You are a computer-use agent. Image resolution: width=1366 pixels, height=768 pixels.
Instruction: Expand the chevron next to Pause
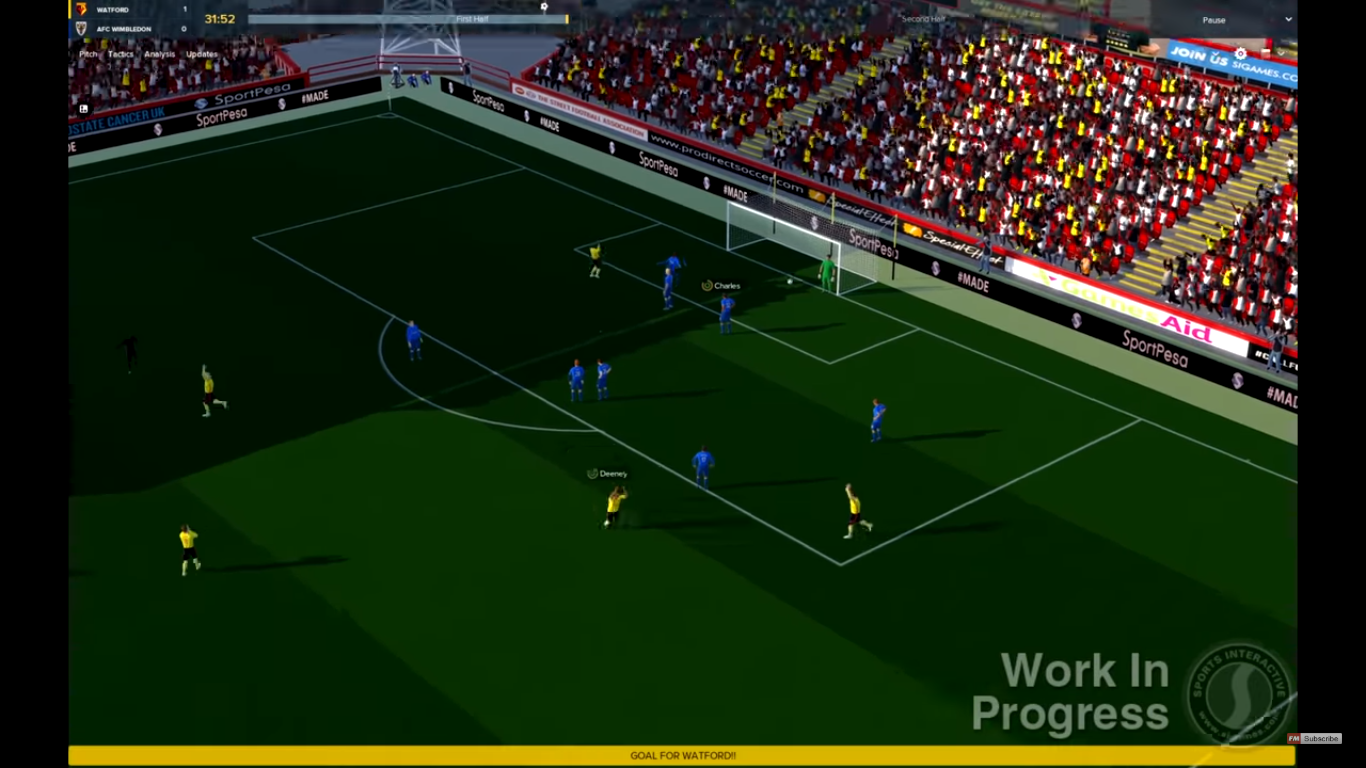(1287, 19)
